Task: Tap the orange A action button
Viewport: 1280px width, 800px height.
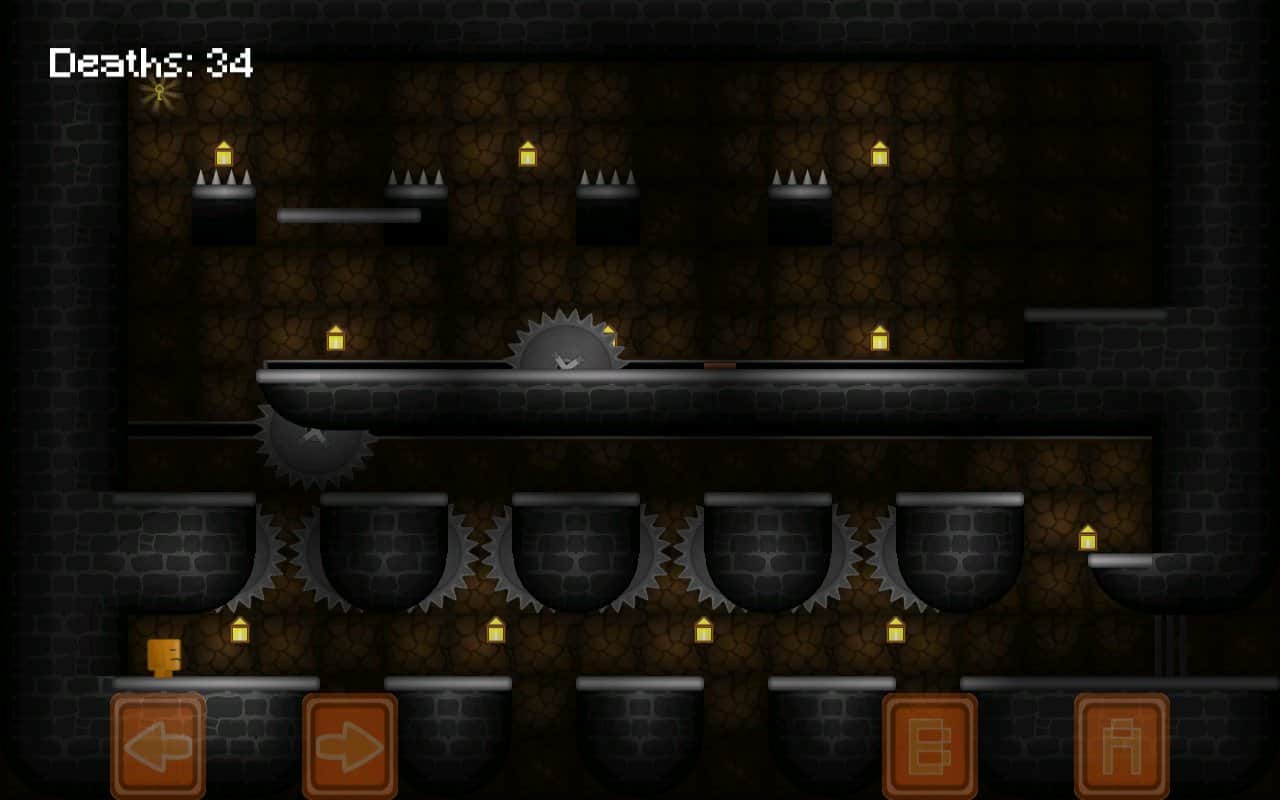Action: click(x=1121, y=746)
